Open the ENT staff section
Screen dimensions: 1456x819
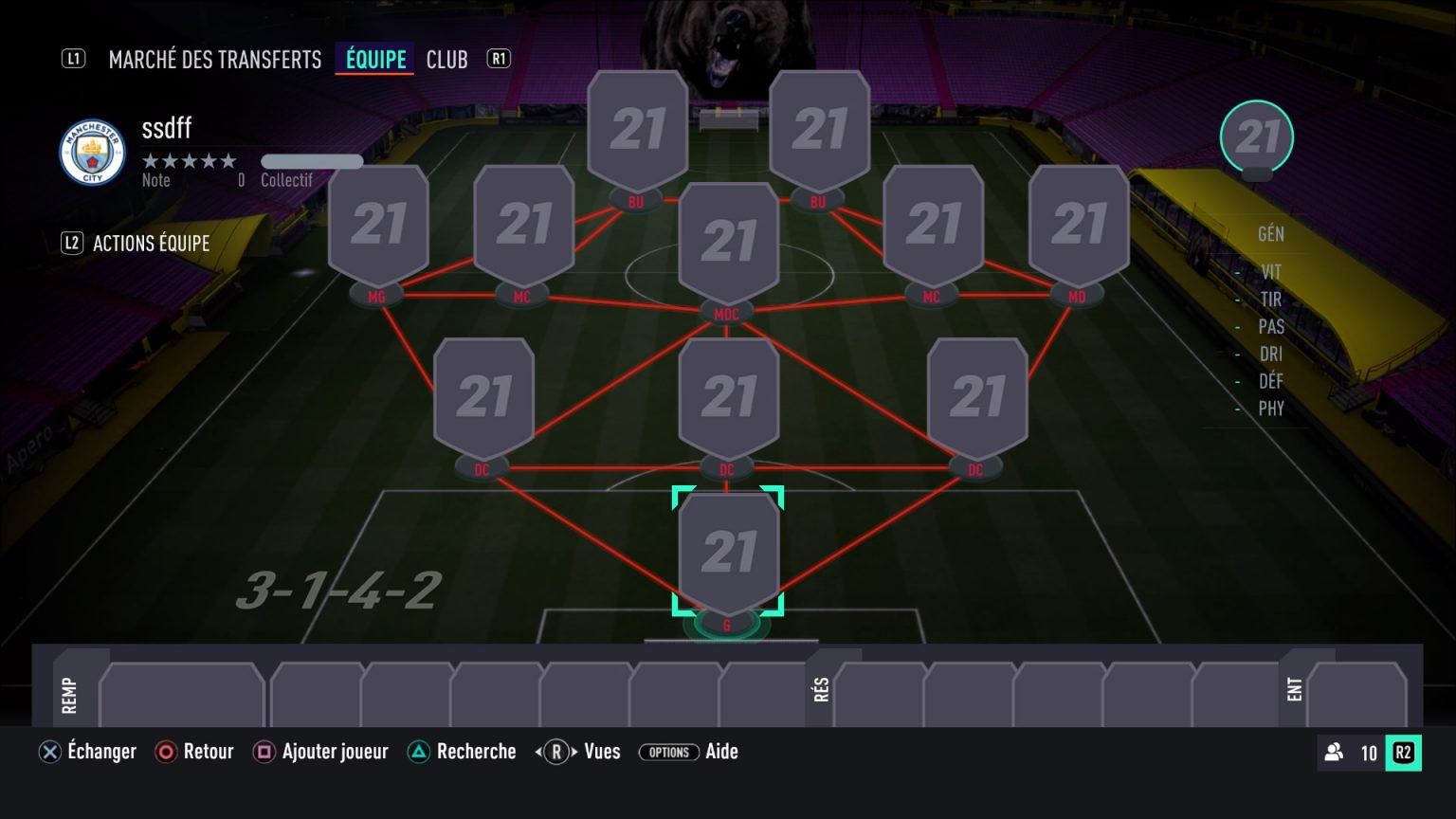1295,688
